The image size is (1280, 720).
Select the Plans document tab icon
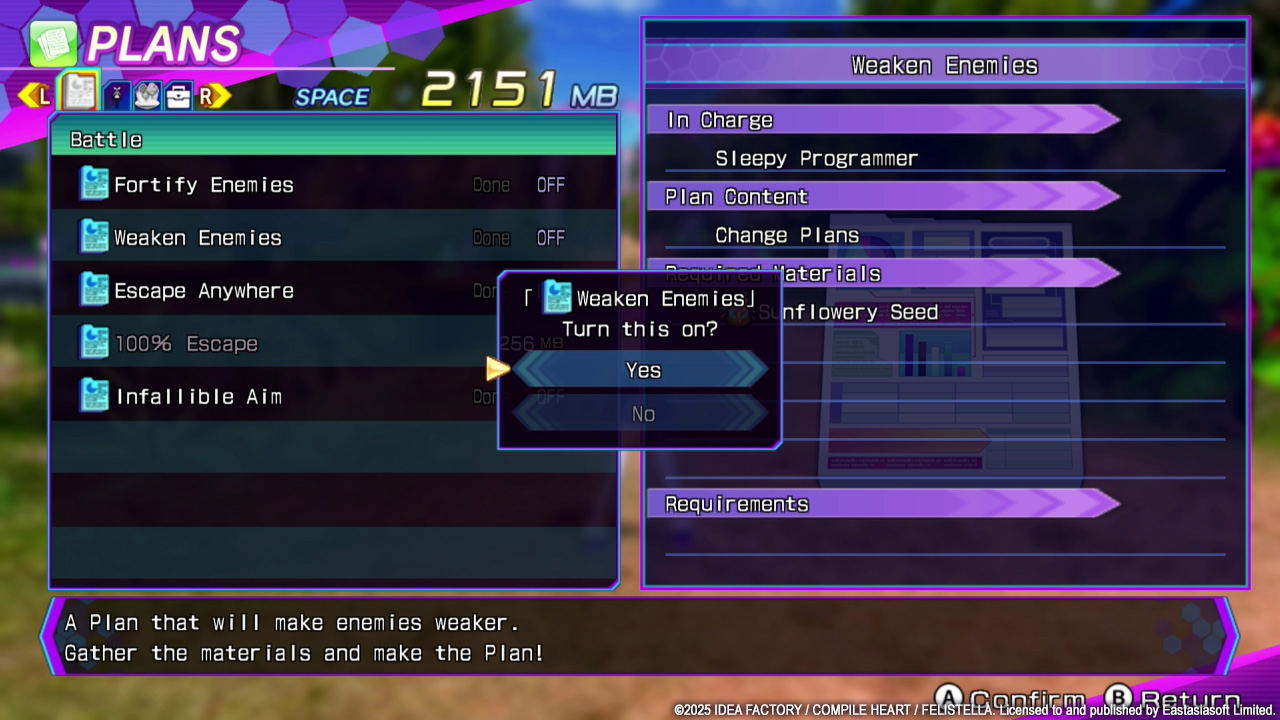[x=78, y=91]
